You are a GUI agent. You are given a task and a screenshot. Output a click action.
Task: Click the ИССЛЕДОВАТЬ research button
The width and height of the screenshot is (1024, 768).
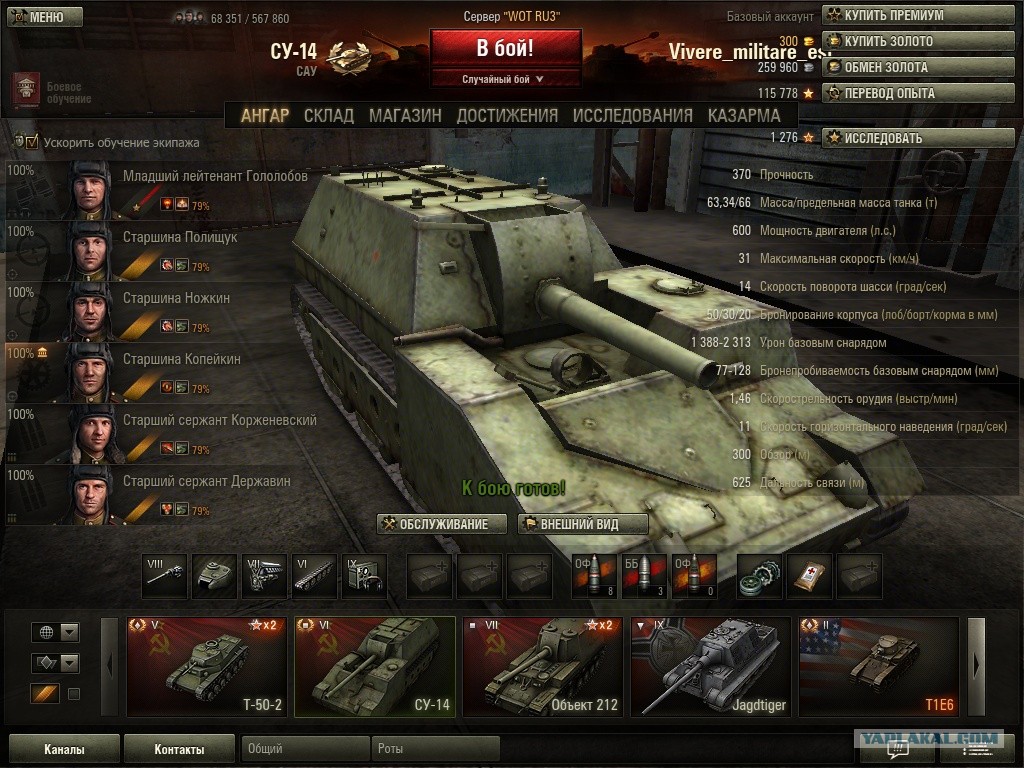click(x=918, y=138)
